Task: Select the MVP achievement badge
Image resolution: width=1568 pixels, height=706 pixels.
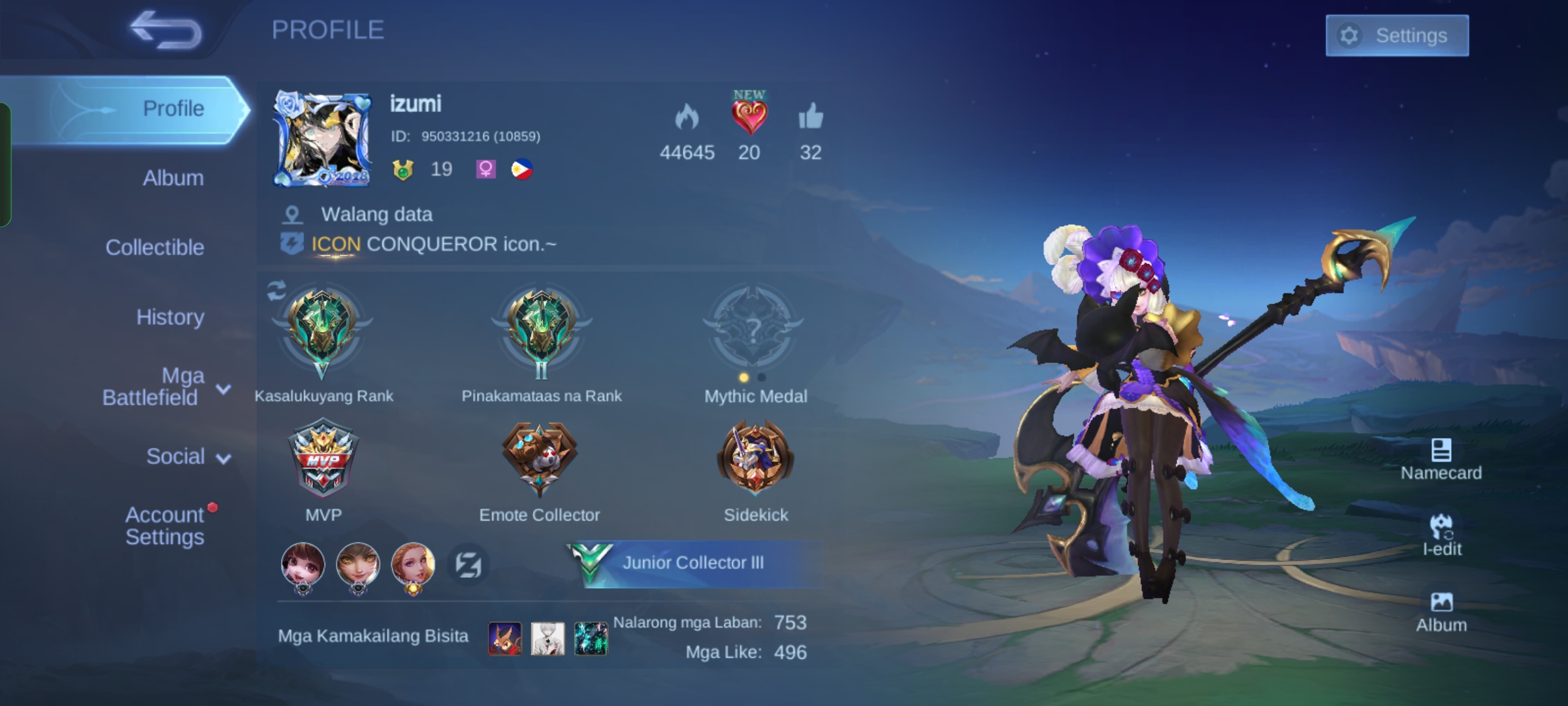Action: click(323, 458)
